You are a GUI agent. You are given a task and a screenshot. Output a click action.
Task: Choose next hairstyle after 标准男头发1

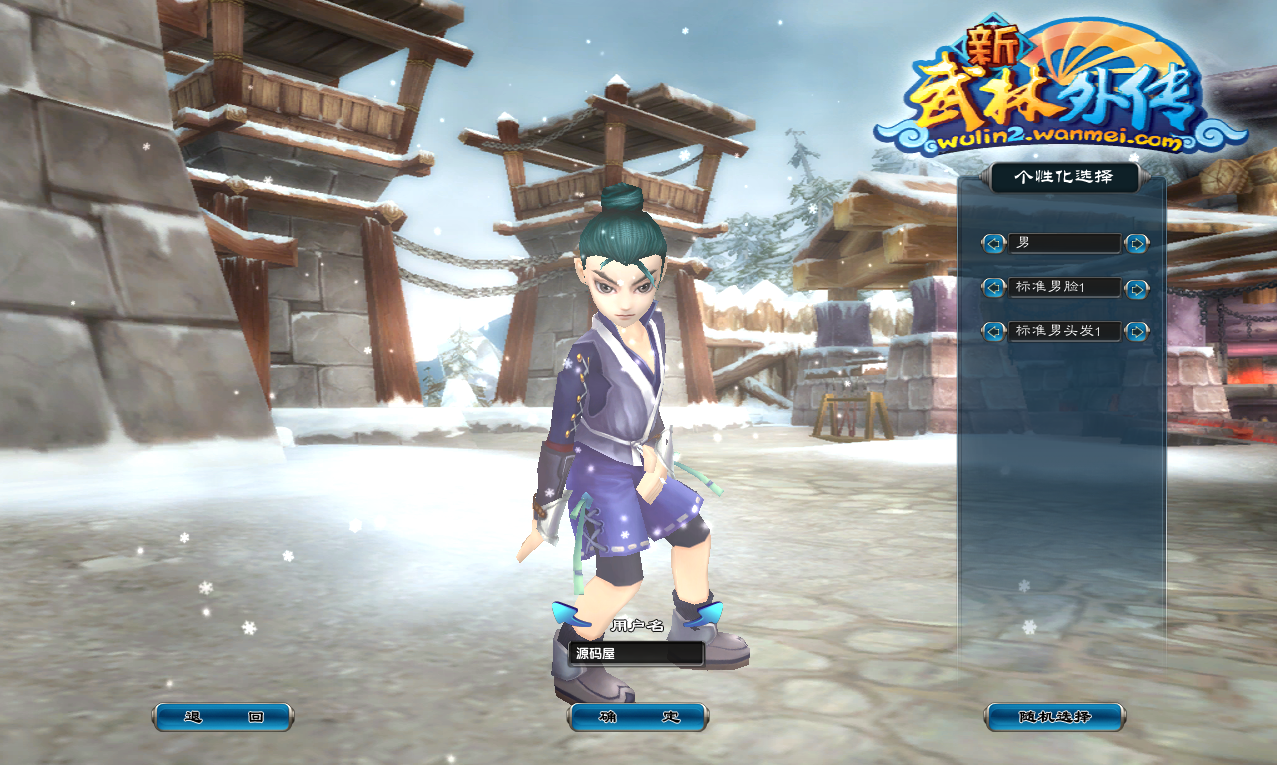click(1136, 331)
